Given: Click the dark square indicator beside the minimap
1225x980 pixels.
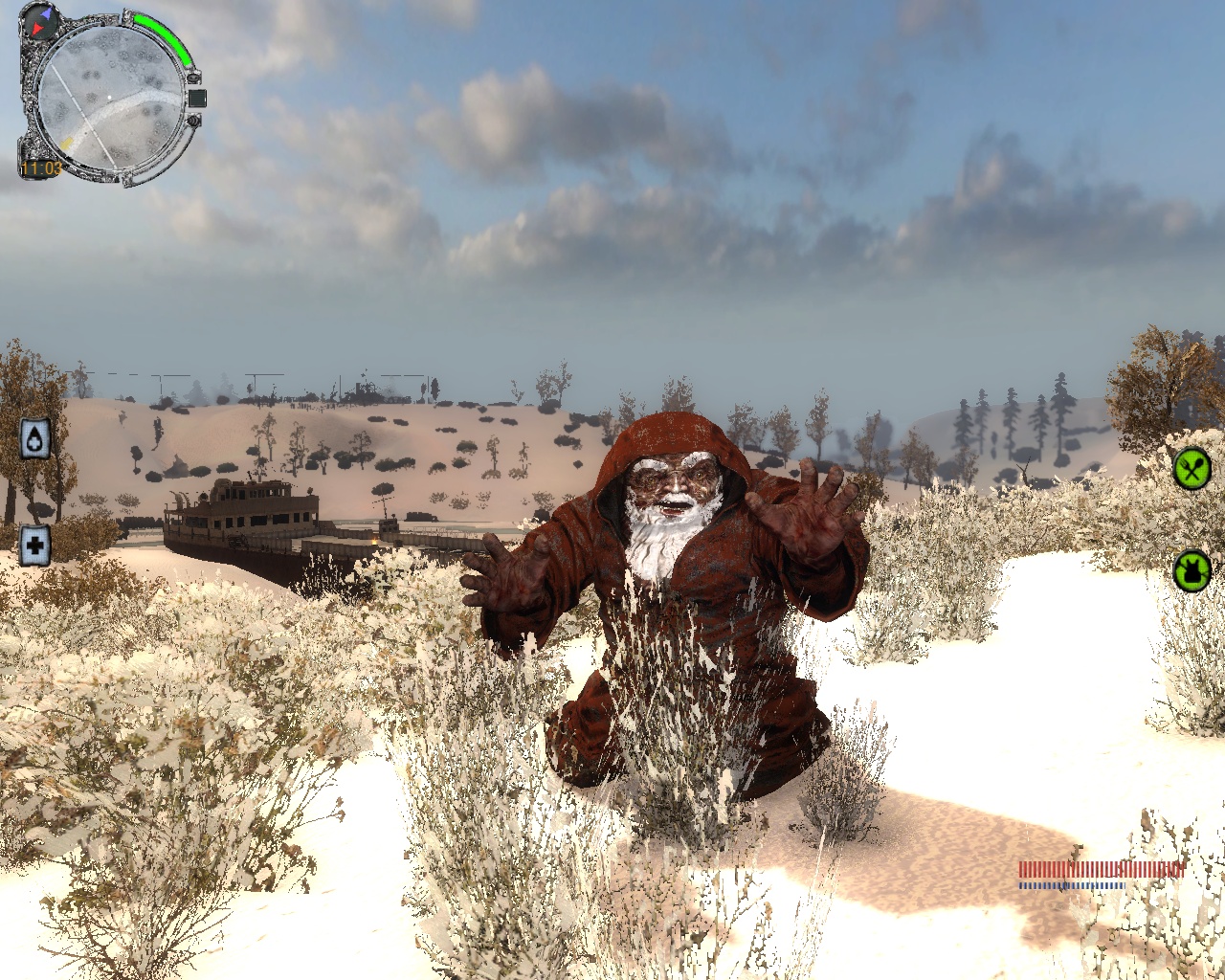Looking at the screenshot, I should pyautogui.click(x=197, y=98).
